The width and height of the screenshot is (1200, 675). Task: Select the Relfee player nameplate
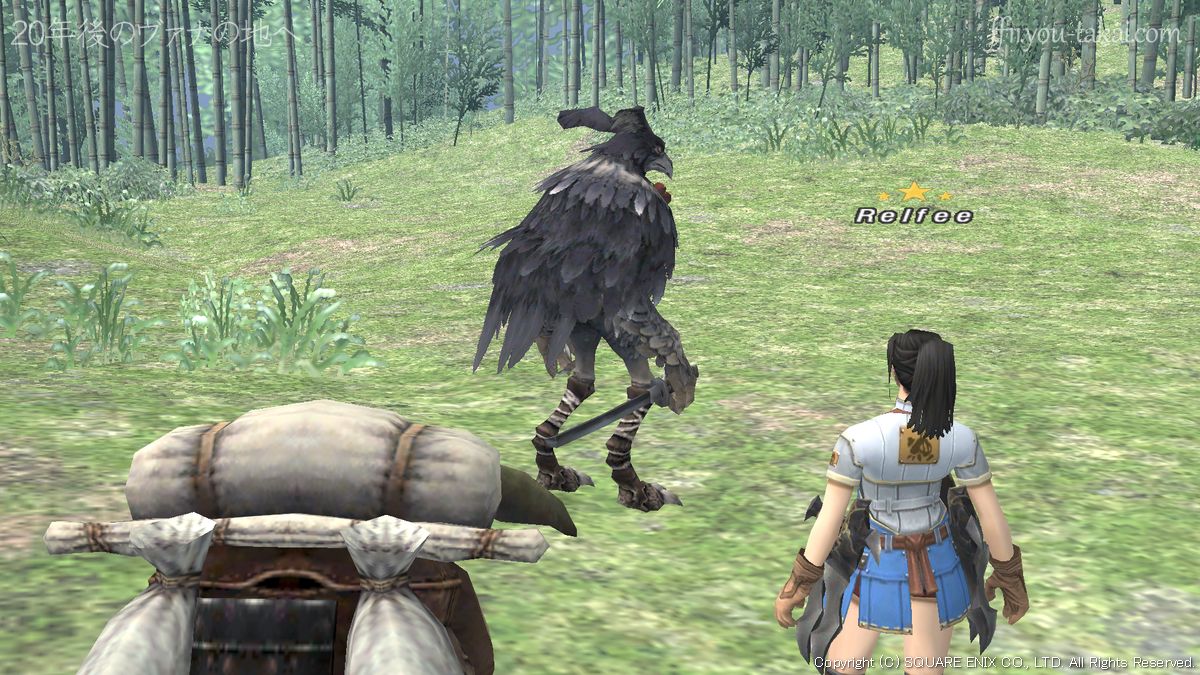click(x=913, y=215)
